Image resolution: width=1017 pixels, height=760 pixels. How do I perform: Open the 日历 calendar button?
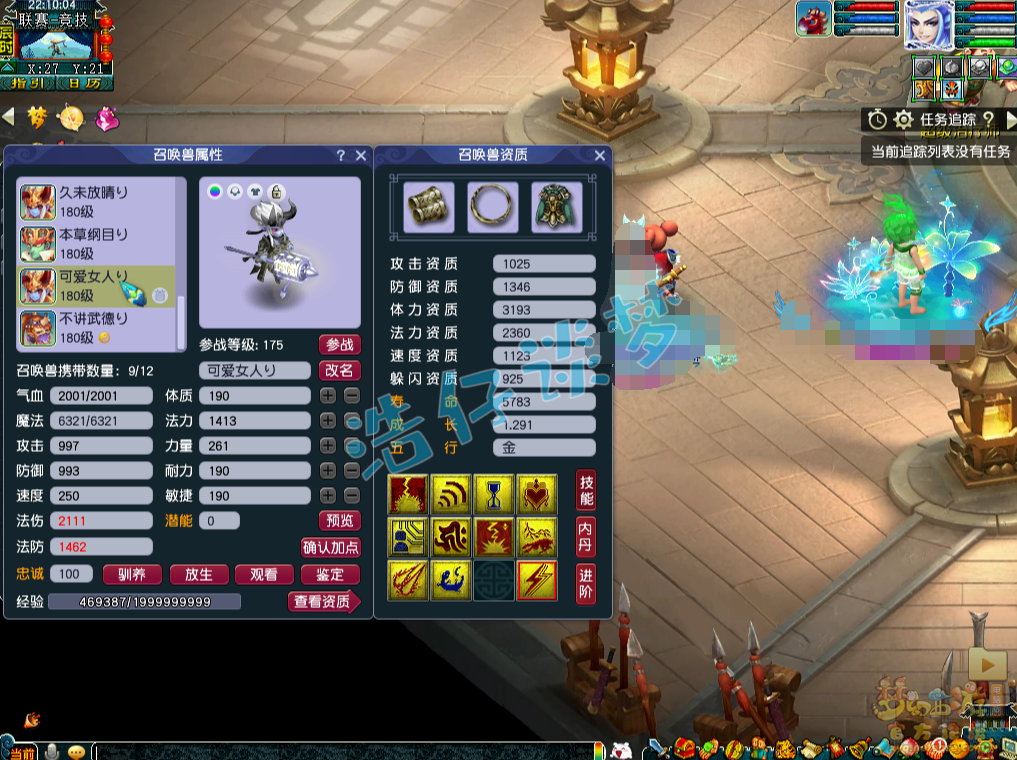85,84
